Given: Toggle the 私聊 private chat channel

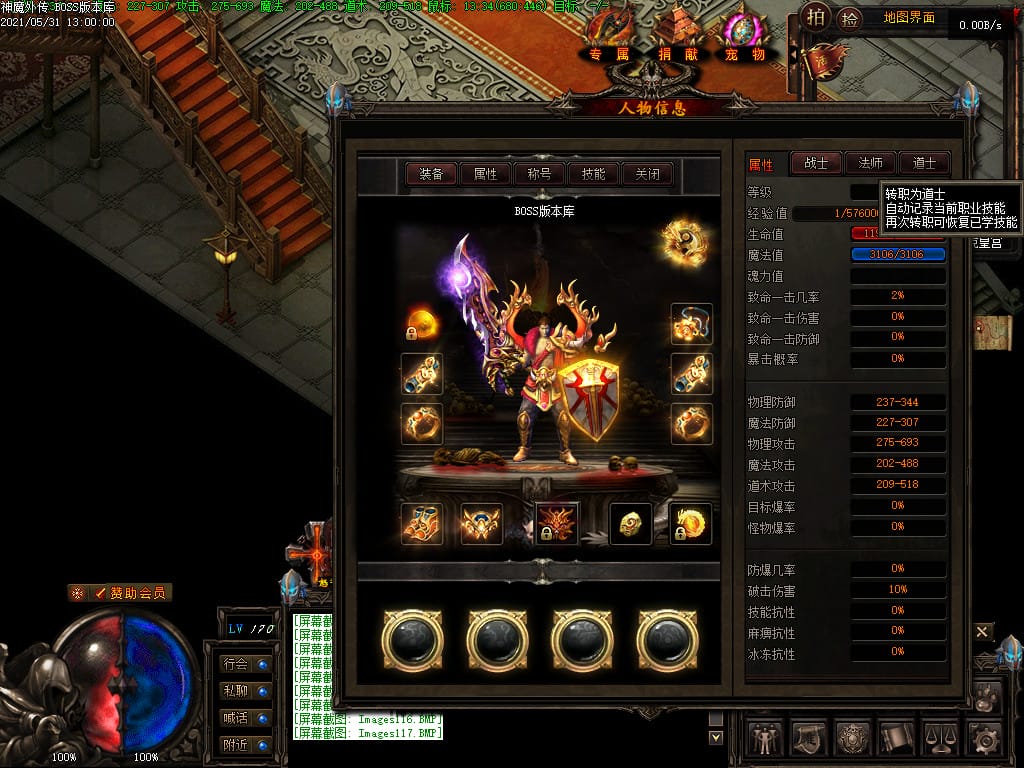Looking at the screenshot, I should pyautogui.click(x=245, y=690).
